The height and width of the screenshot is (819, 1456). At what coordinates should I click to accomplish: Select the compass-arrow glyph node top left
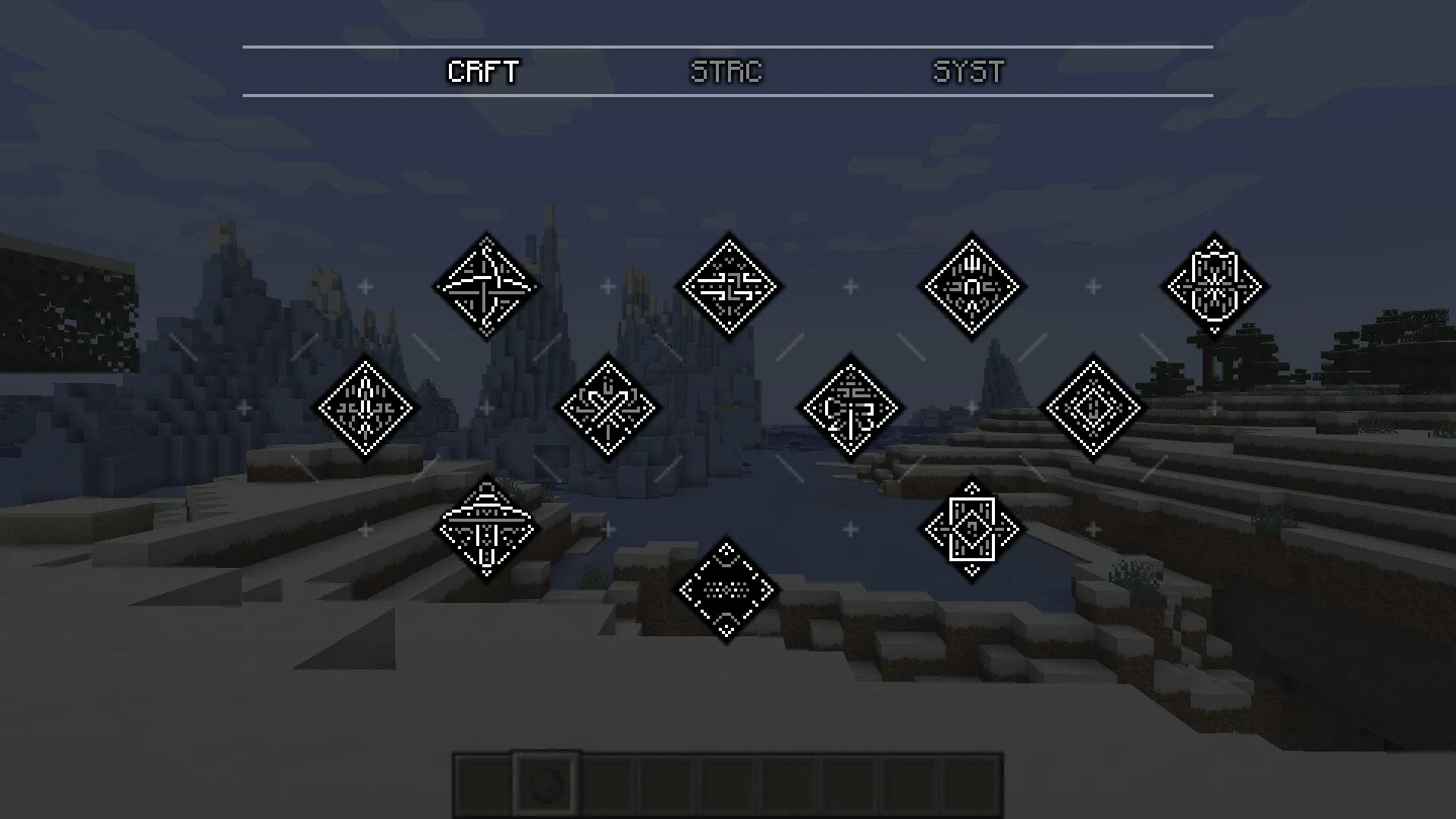[x=485, y=287]
